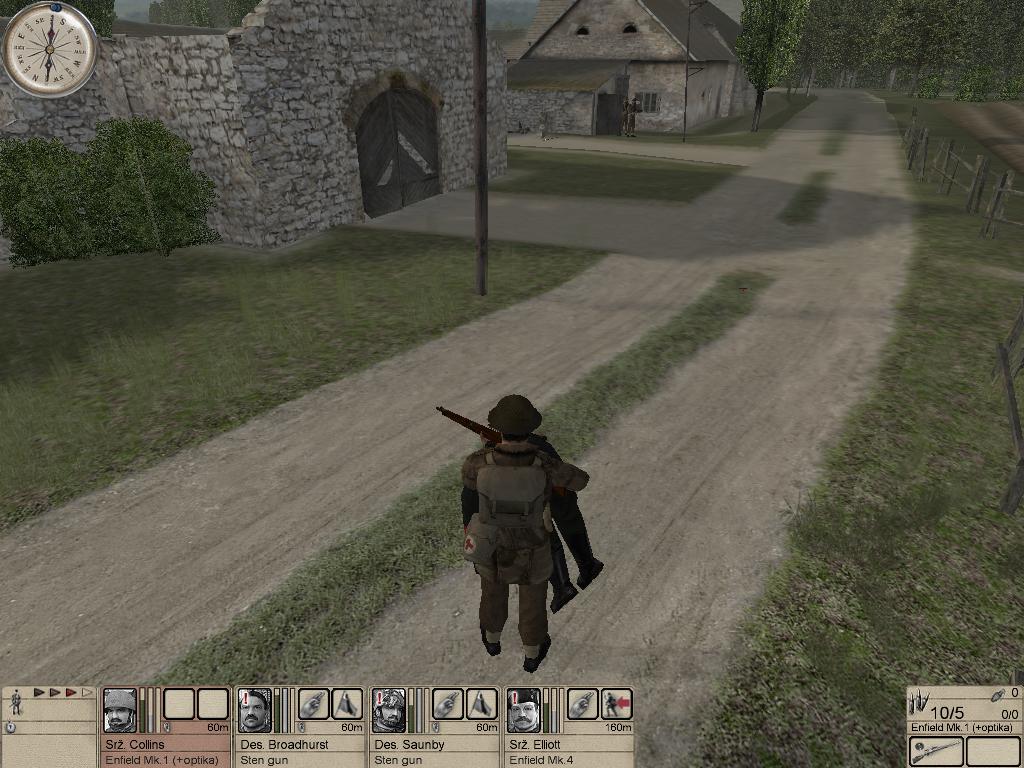This screenshot has width=1024, height=768.
Task: Click the small clock icon
Action: click(x=10, y=728)
